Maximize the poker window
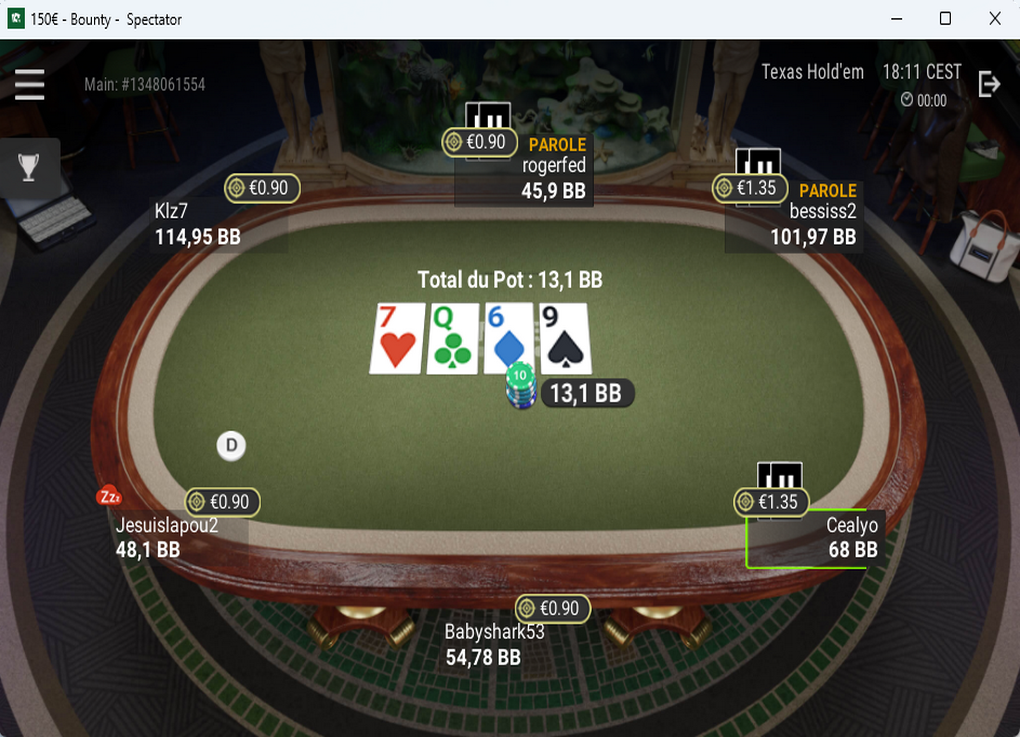Image resolution: width=1020 pixels, height=737 pixels. click(945, 19)
